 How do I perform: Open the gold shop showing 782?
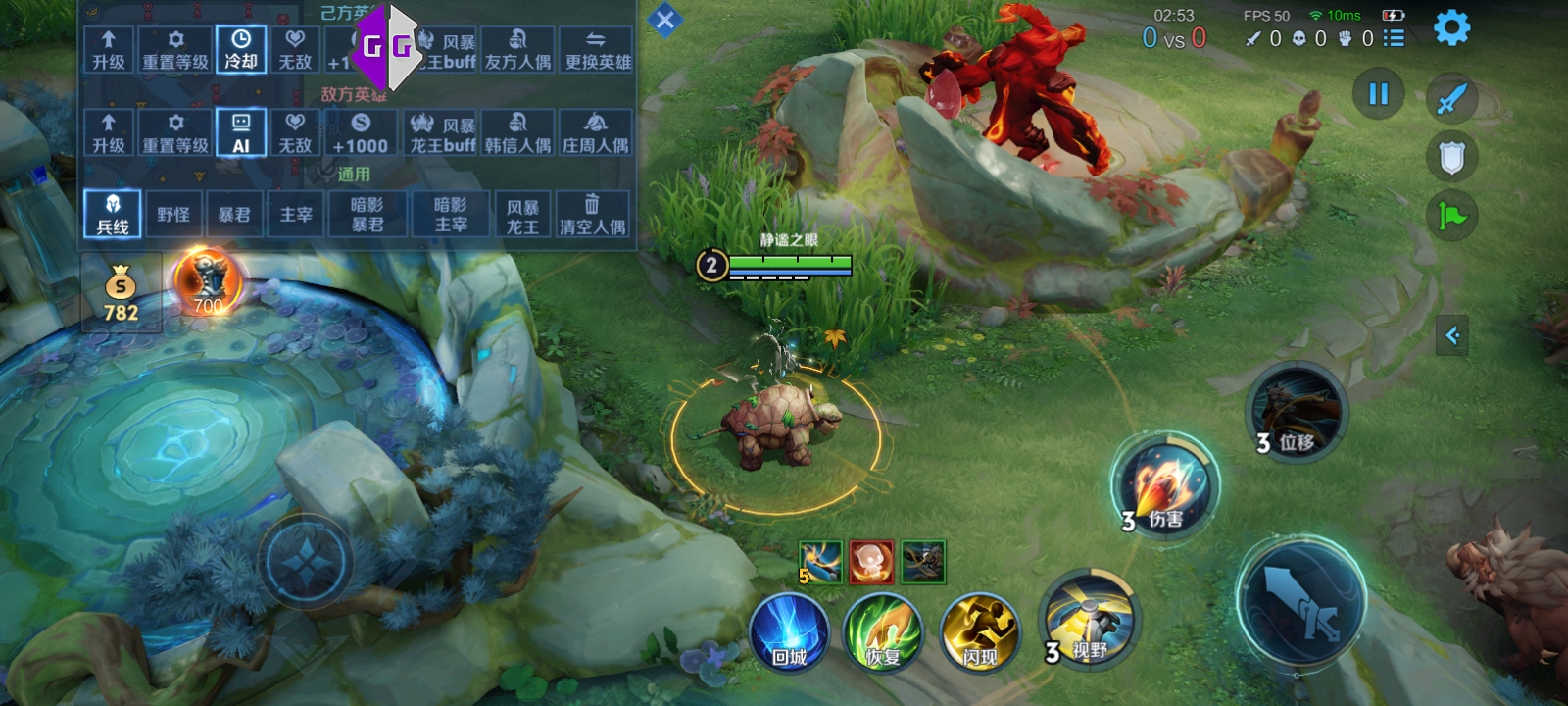tap(121, 293)
